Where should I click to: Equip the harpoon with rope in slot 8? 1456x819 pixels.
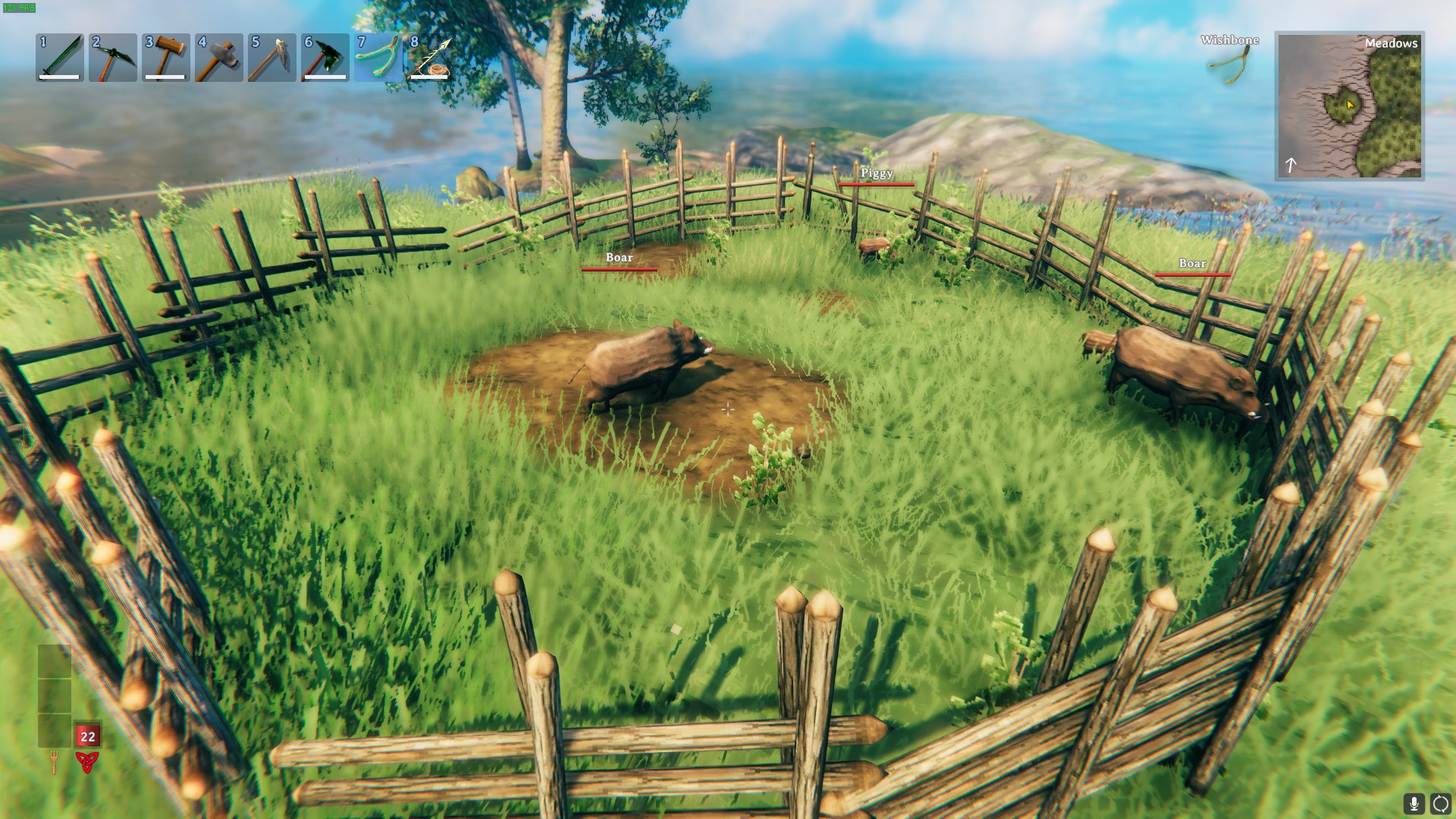point(431,57)
